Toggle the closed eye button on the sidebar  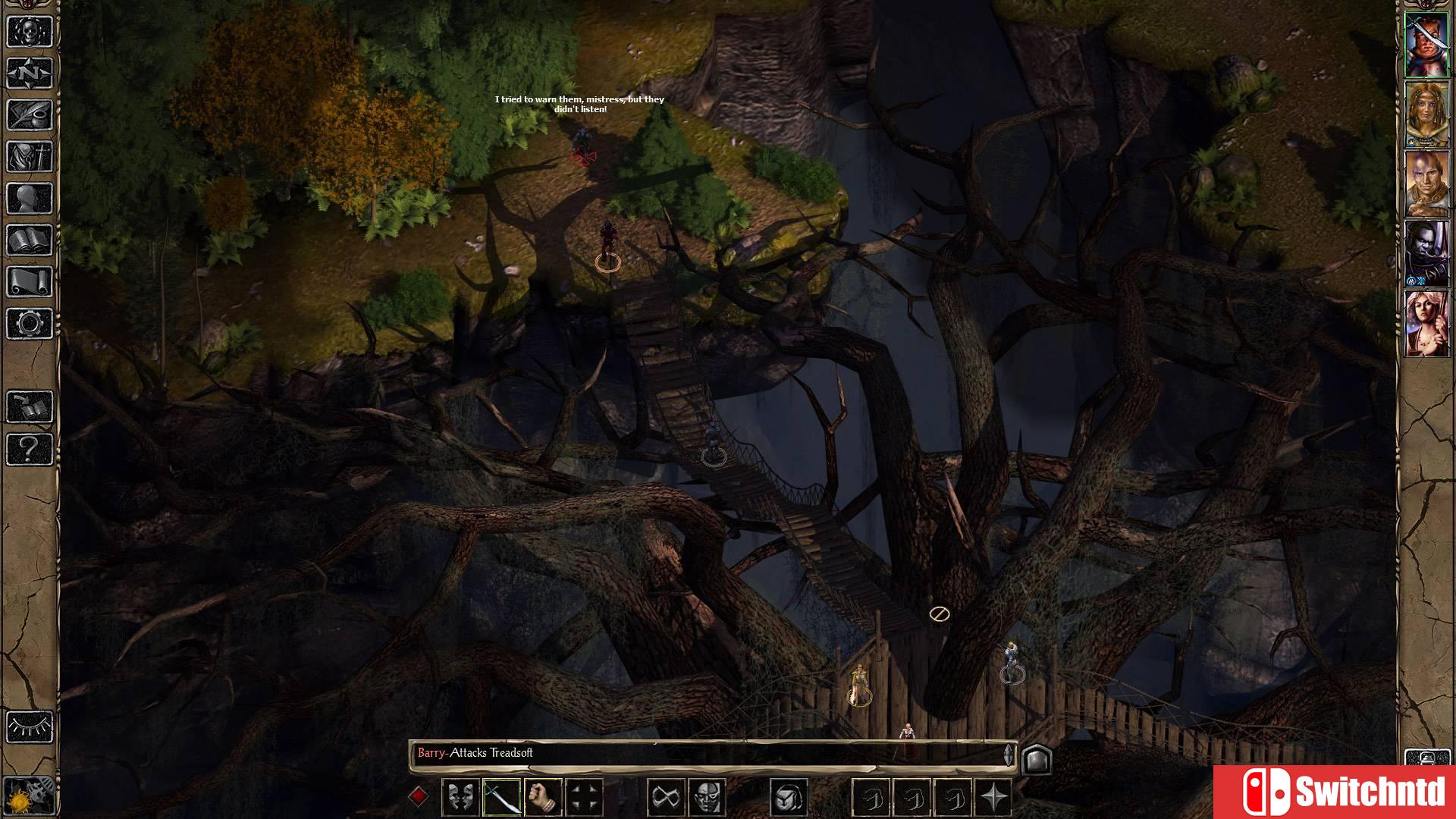[x=30, y=726]
